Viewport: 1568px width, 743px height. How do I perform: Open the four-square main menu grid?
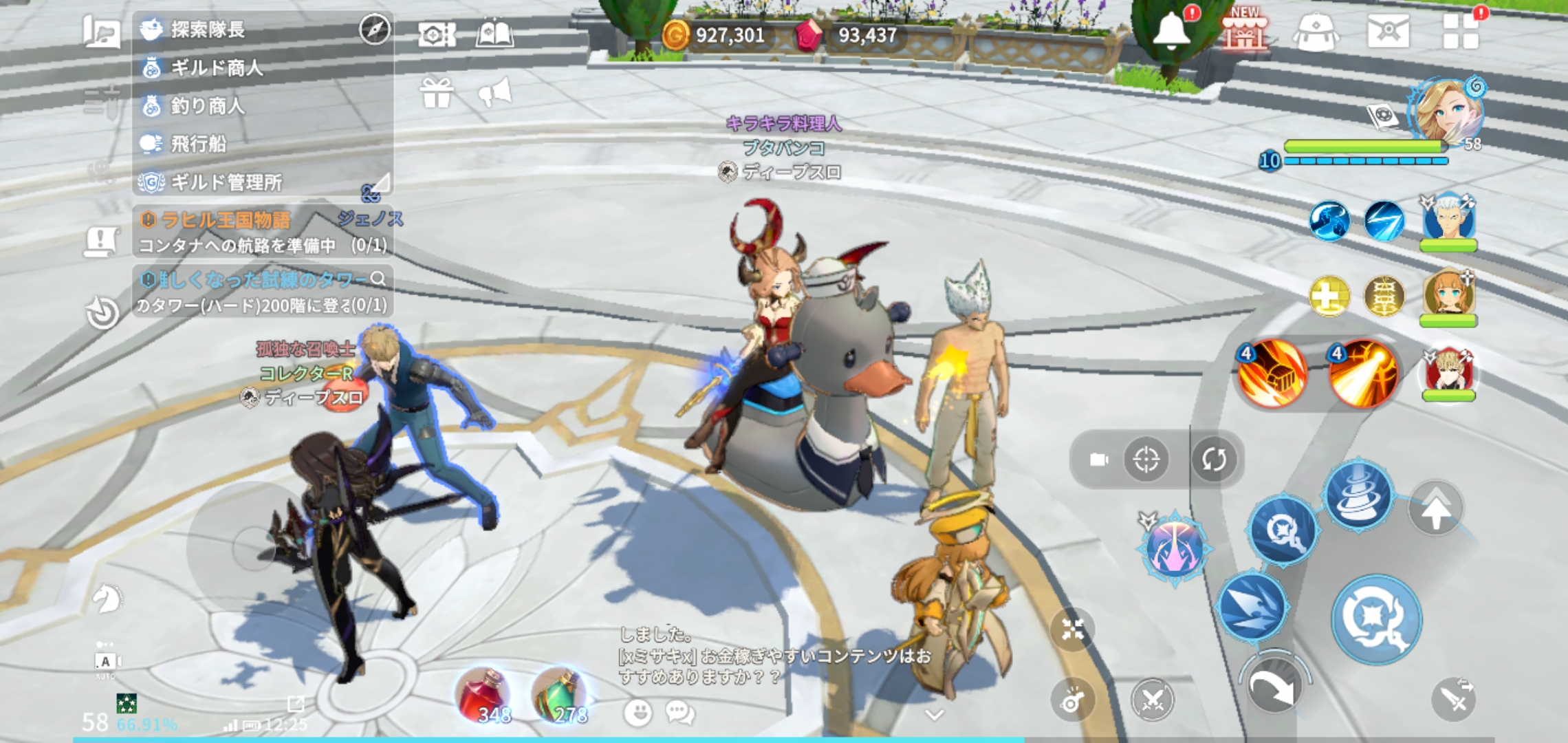coord(1461,31)
